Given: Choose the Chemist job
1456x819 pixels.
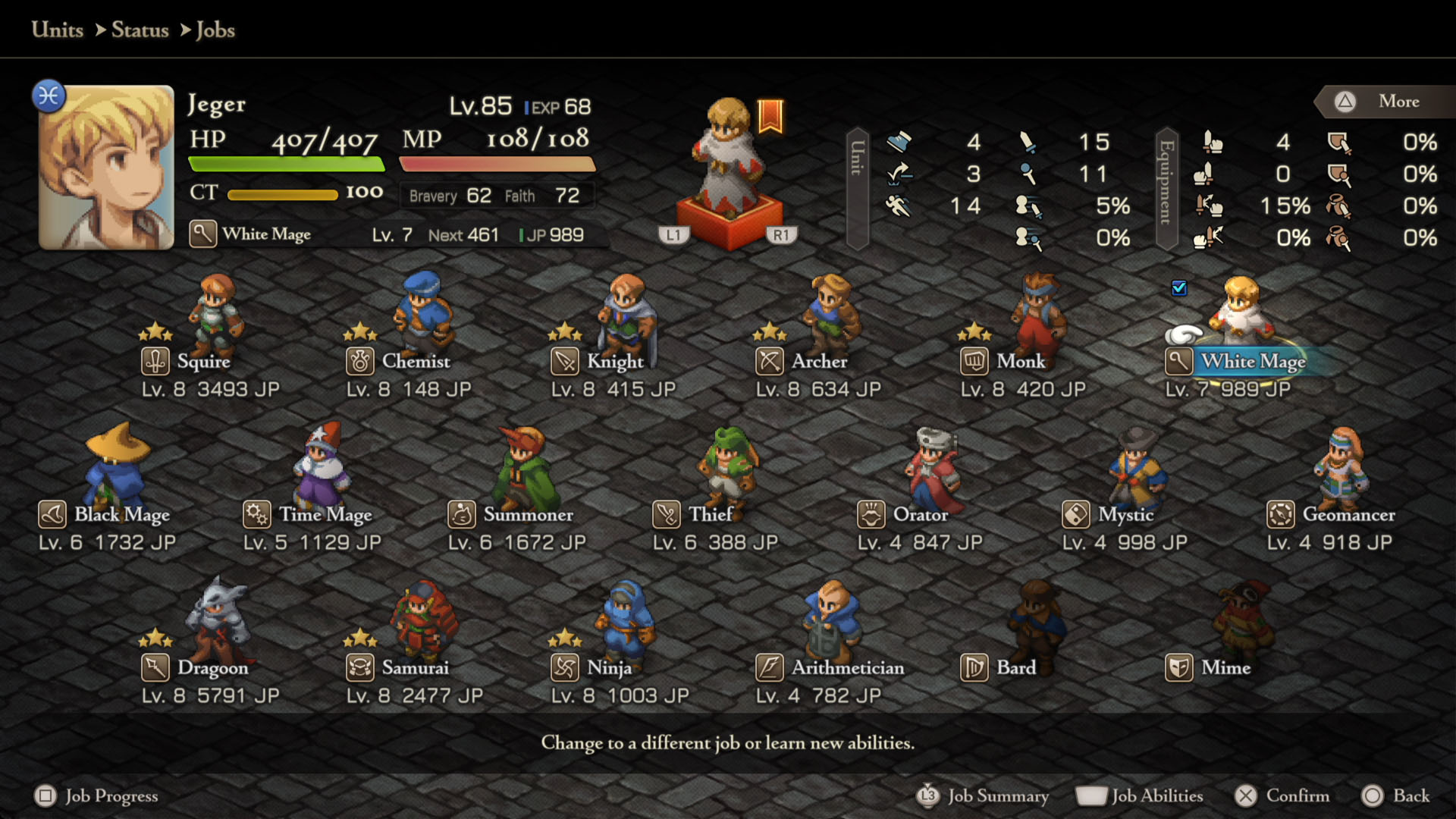Looking at the screenshot, I should [x=415, y=362].
